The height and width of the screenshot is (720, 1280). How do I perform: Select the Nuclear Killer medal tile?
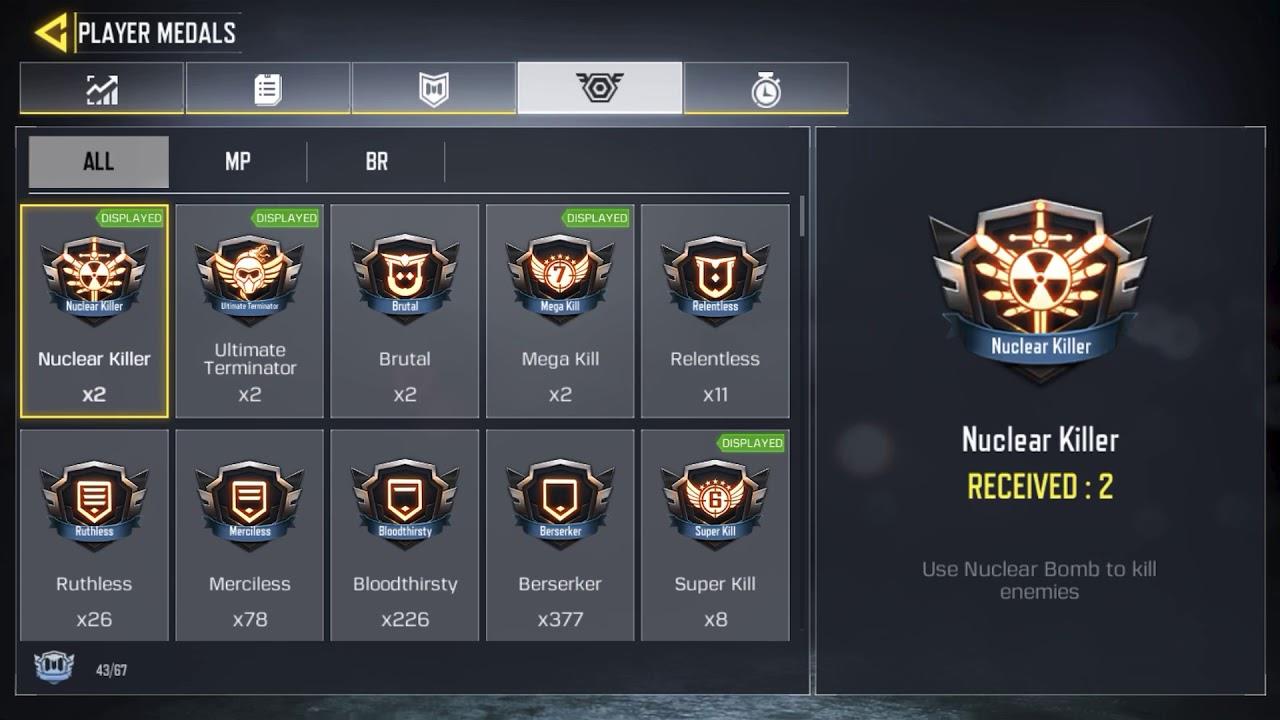tap(94, 311)
